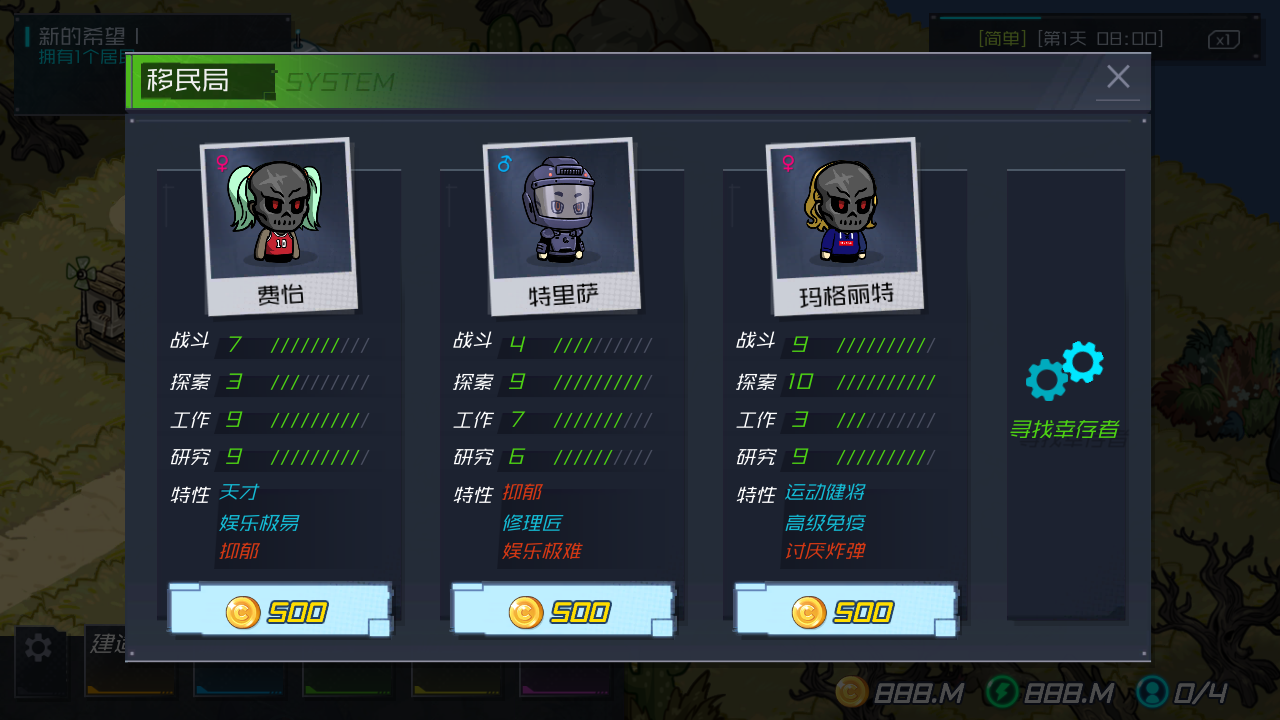The height and width of the screenshot is (720, 1280).
Task: Buy survivor 玛格丽特 for 500 coins
Action: (845, 611)
